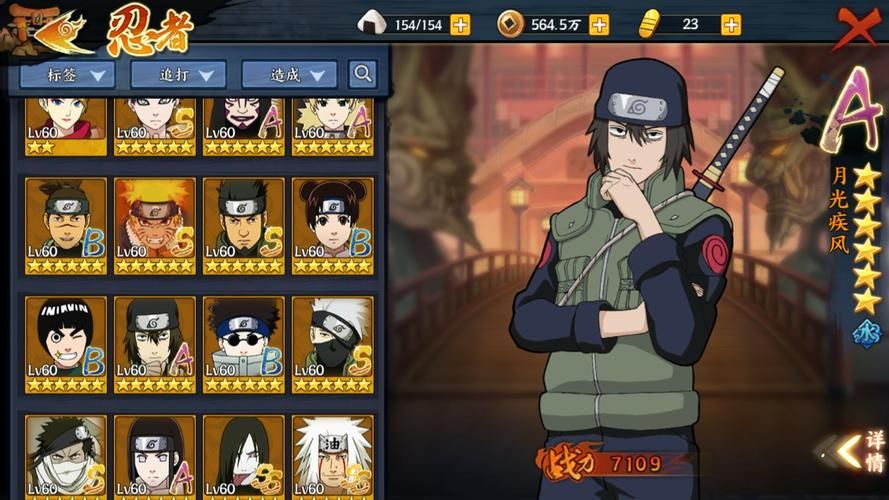This screenshot has width=889, height=500.
Task: Add copper coins with the 564.5万 plus button
Action: tap(599, 25)
